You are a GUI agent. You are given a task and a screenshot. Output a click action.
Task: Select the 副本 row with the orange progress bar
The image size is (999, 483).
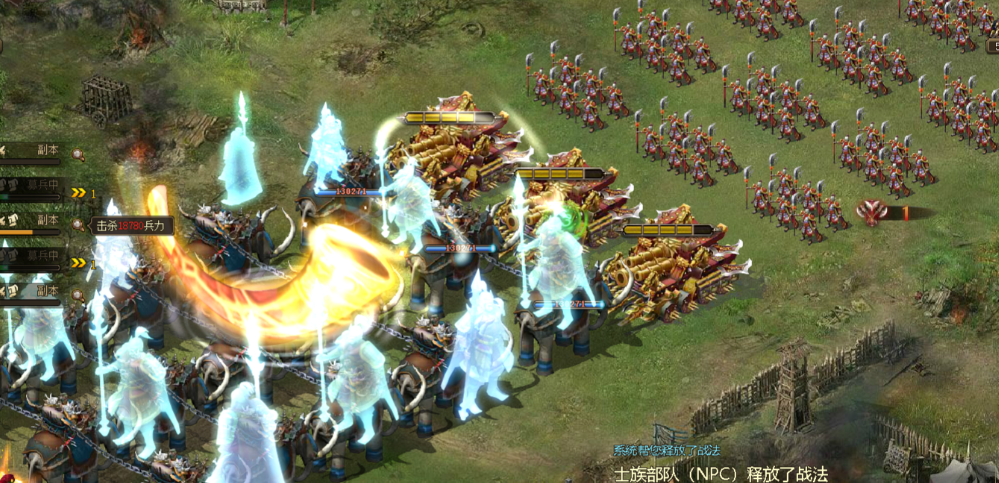click(x=34, y=222)
